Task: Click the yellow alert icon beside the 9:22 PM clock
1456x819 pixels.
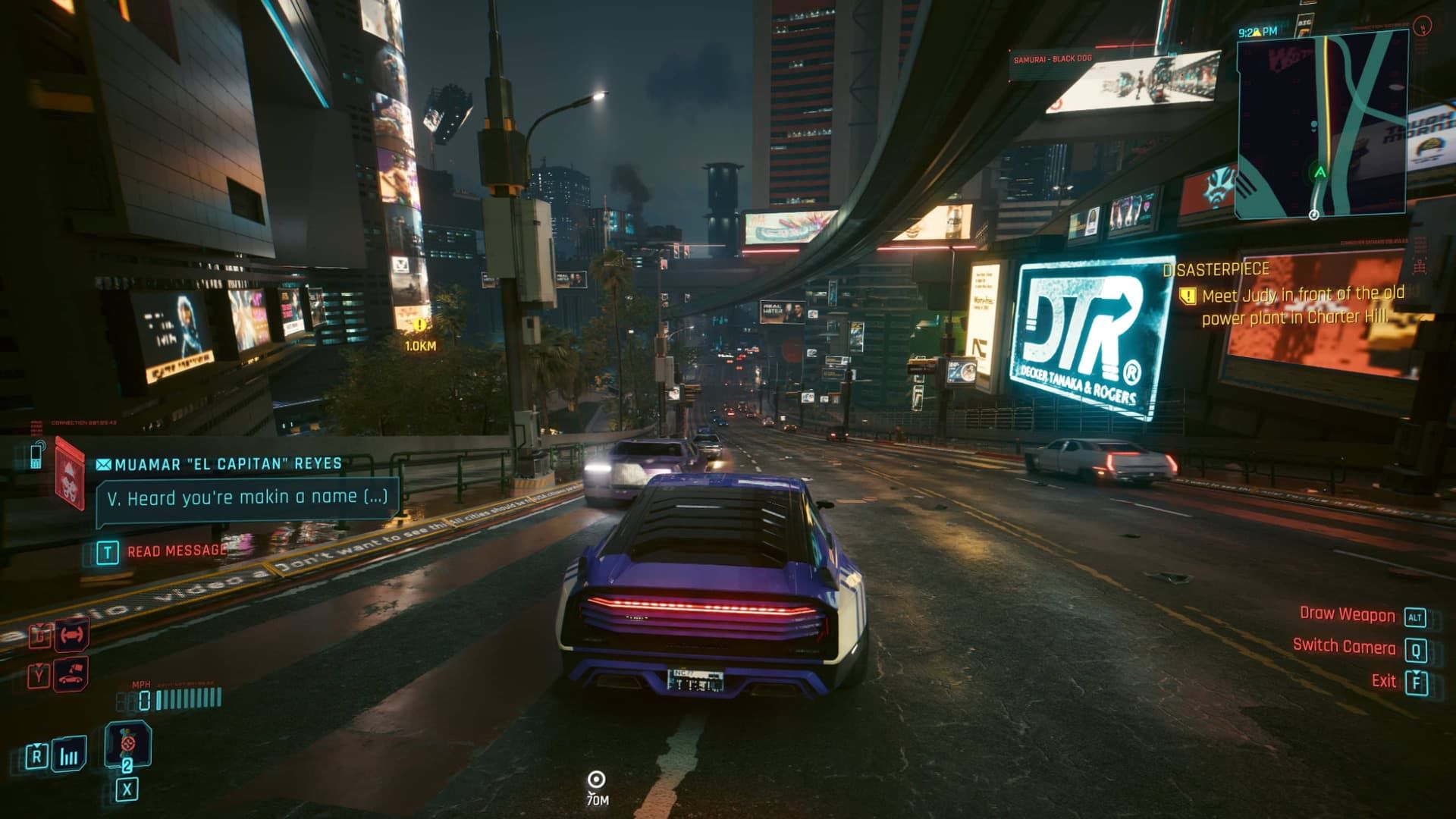Action: (1257, 33)
